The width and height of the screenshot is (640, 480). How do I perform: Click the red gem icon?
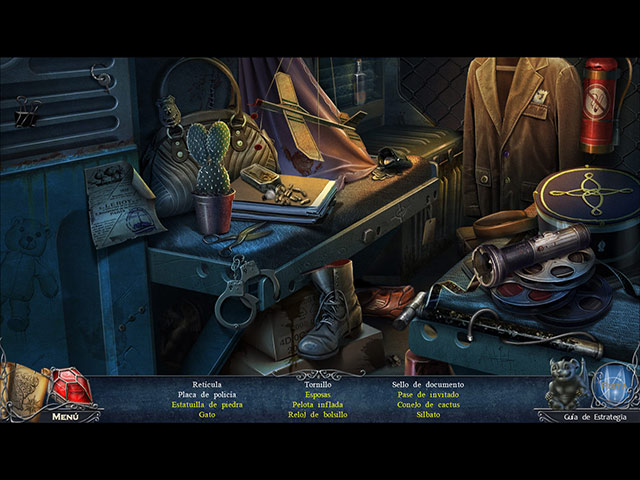[x=69, y=386]
